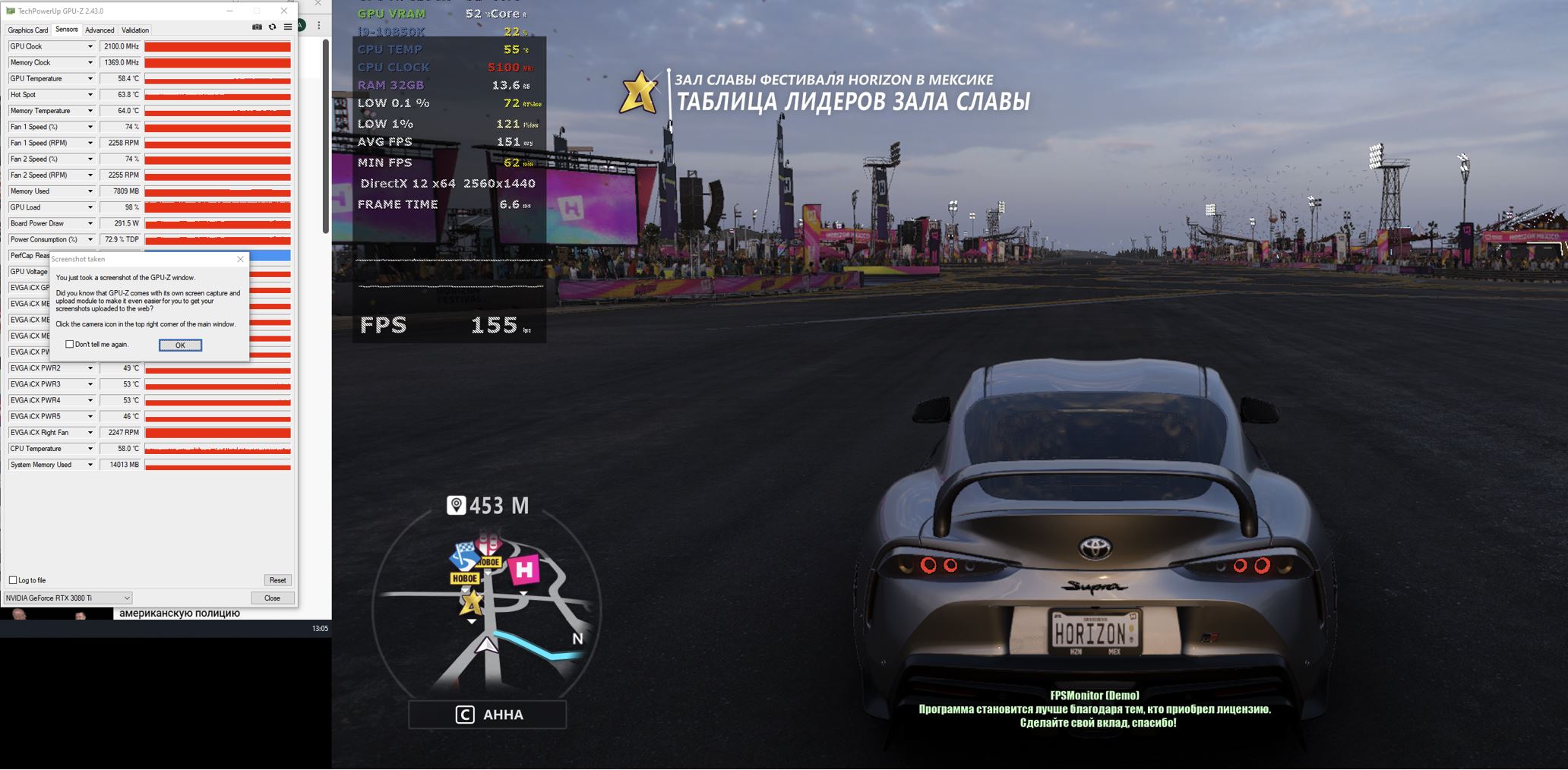Close the "Screenshot taken" dialog
This screenshot has width=1568, height=770.
click(241, 259)
